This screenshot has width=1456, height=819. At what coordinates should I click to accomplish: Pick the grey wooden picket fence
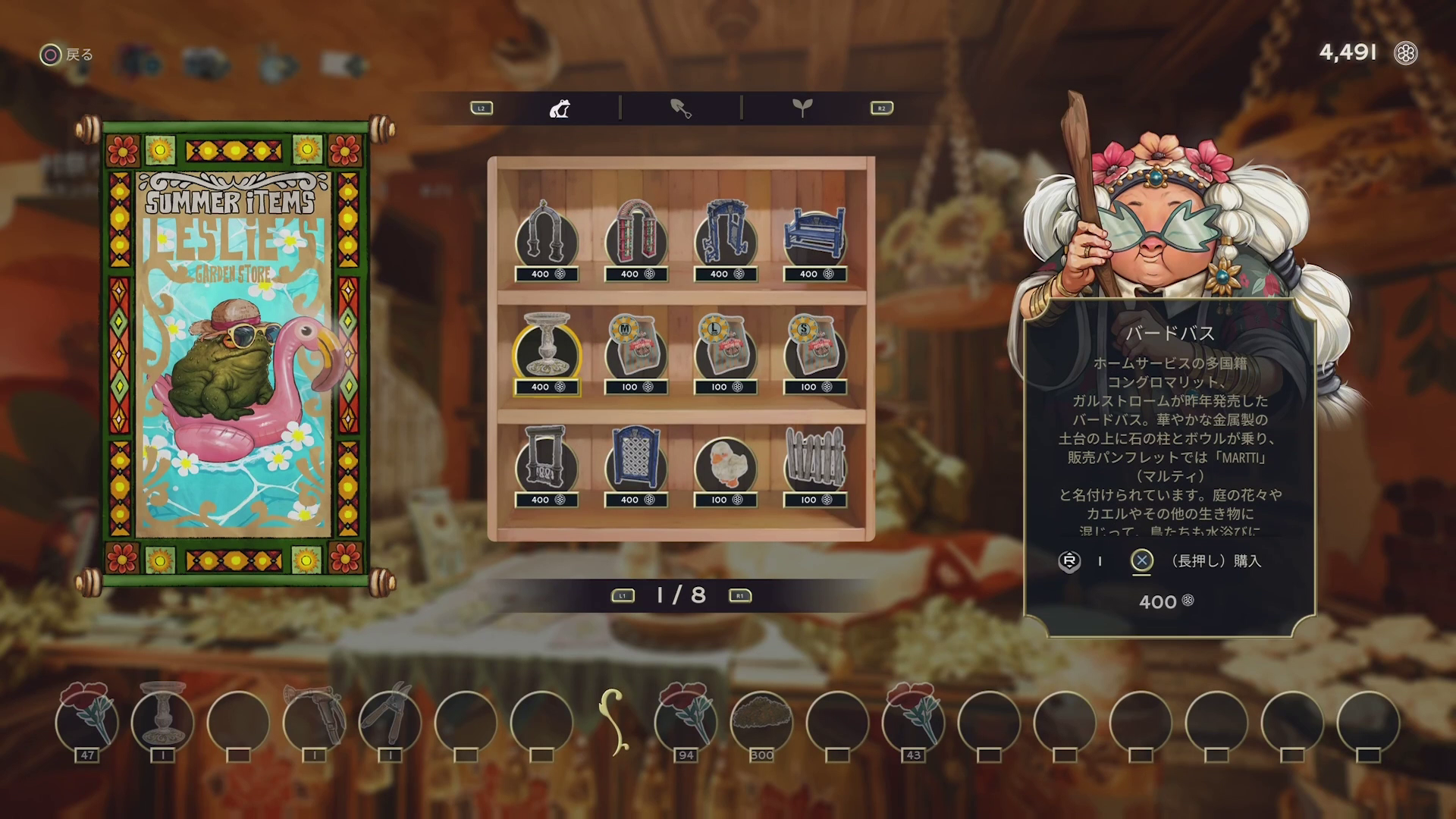tap(815, 464)
